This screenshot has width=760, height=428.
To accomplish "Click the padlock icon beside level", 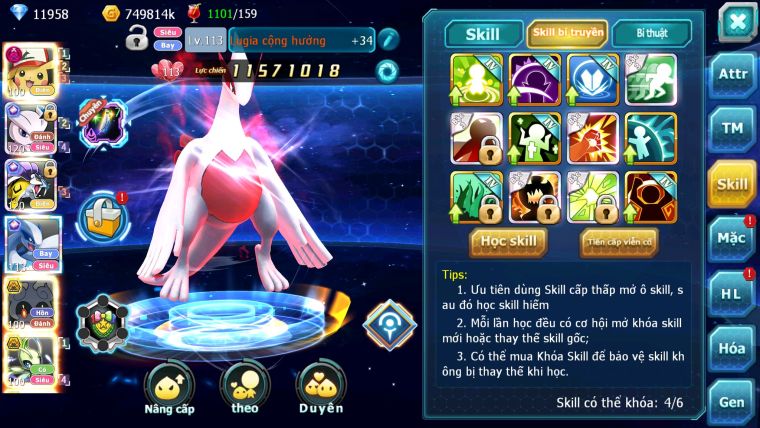I will (x=137, y=40).
